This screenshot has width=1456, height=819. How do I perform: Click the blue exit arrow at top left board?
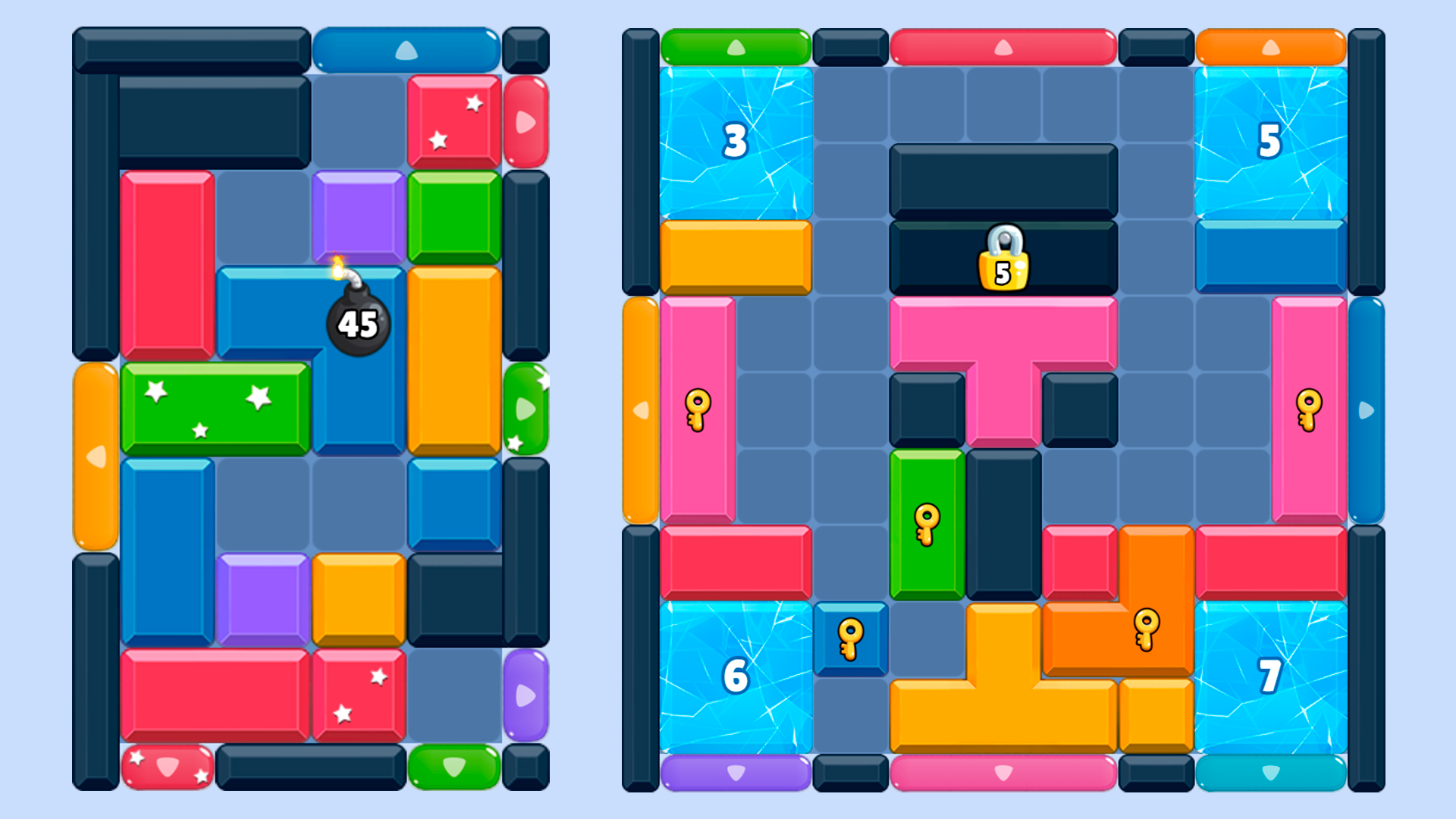click(406, 48)
